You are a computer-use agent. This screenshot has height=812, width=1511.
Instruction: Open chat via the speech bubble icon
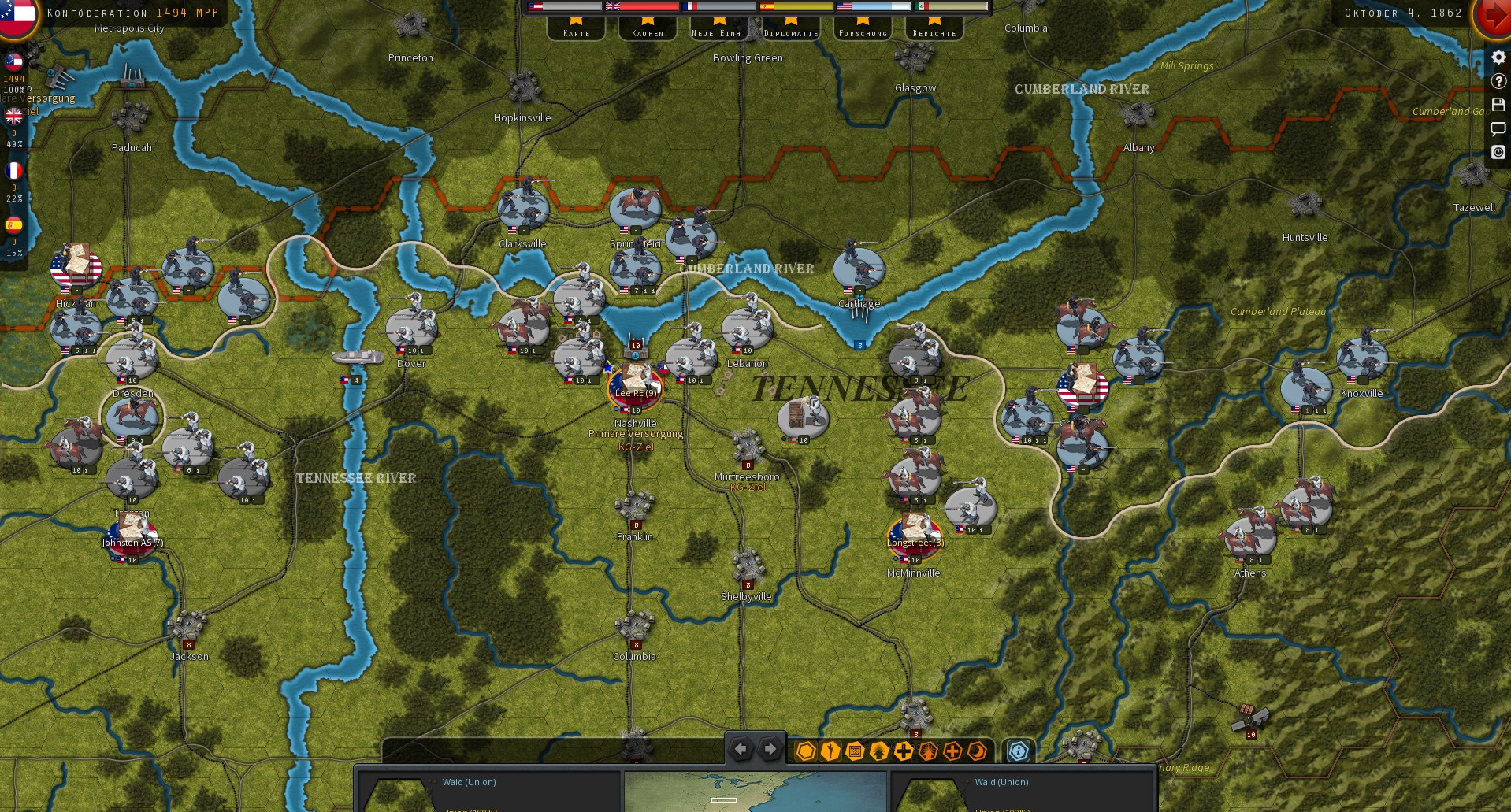coord(1498,128)
